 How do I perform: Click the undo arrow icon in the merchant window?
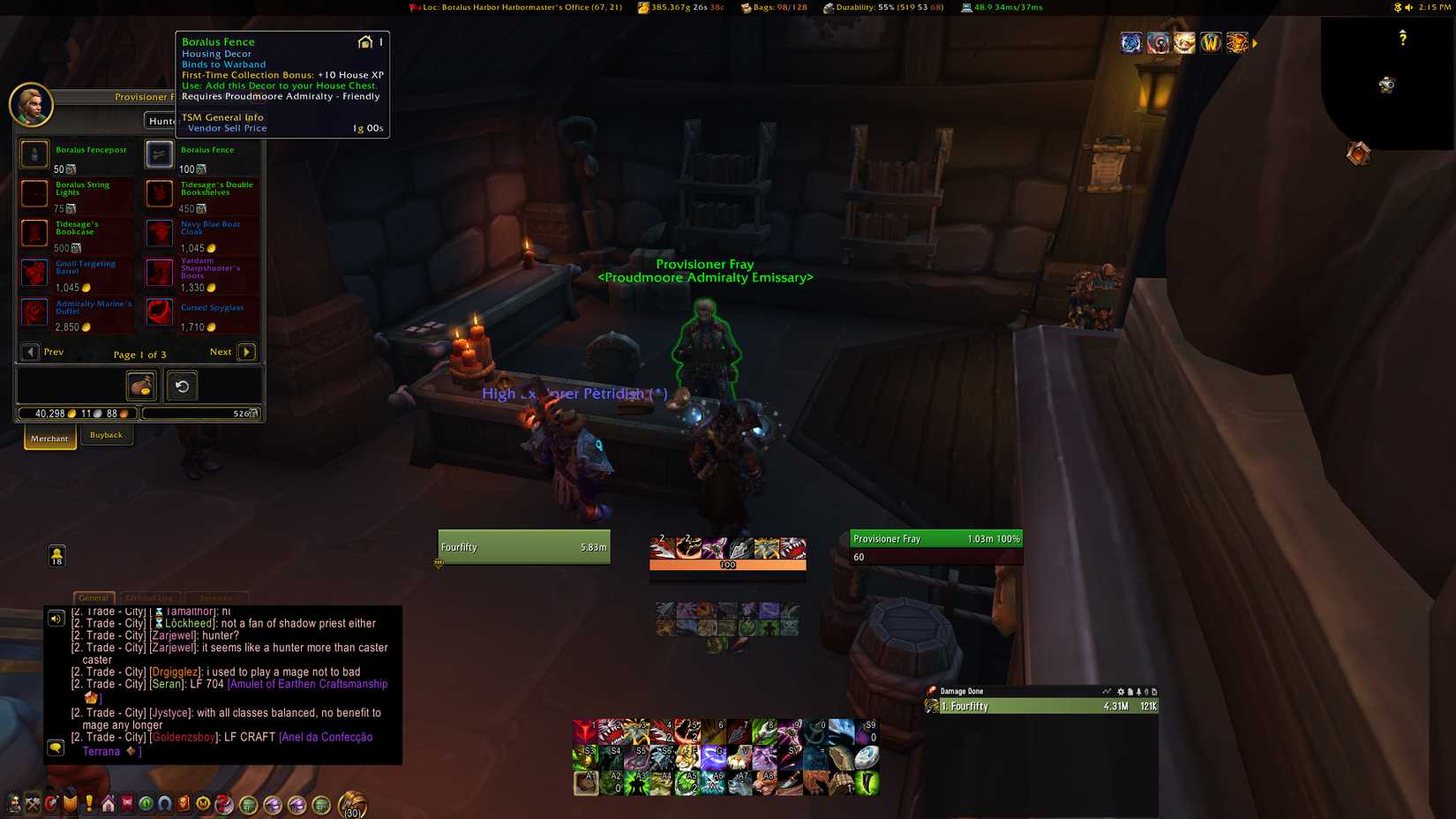tap(182, 386)
